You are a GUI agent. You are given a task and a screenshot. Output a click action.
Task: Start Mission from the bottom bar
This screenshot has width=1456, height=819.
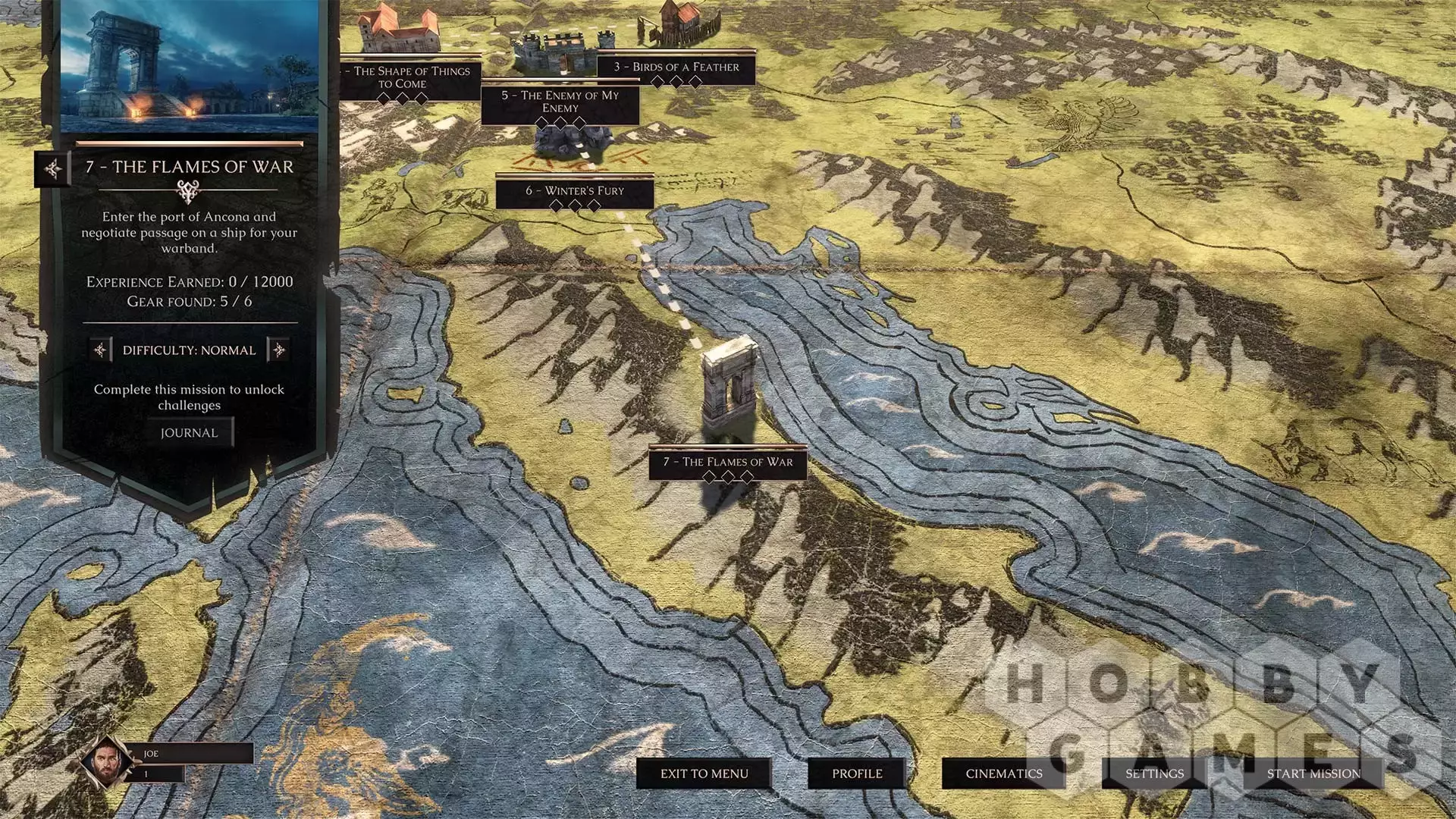pos(1313,773)
